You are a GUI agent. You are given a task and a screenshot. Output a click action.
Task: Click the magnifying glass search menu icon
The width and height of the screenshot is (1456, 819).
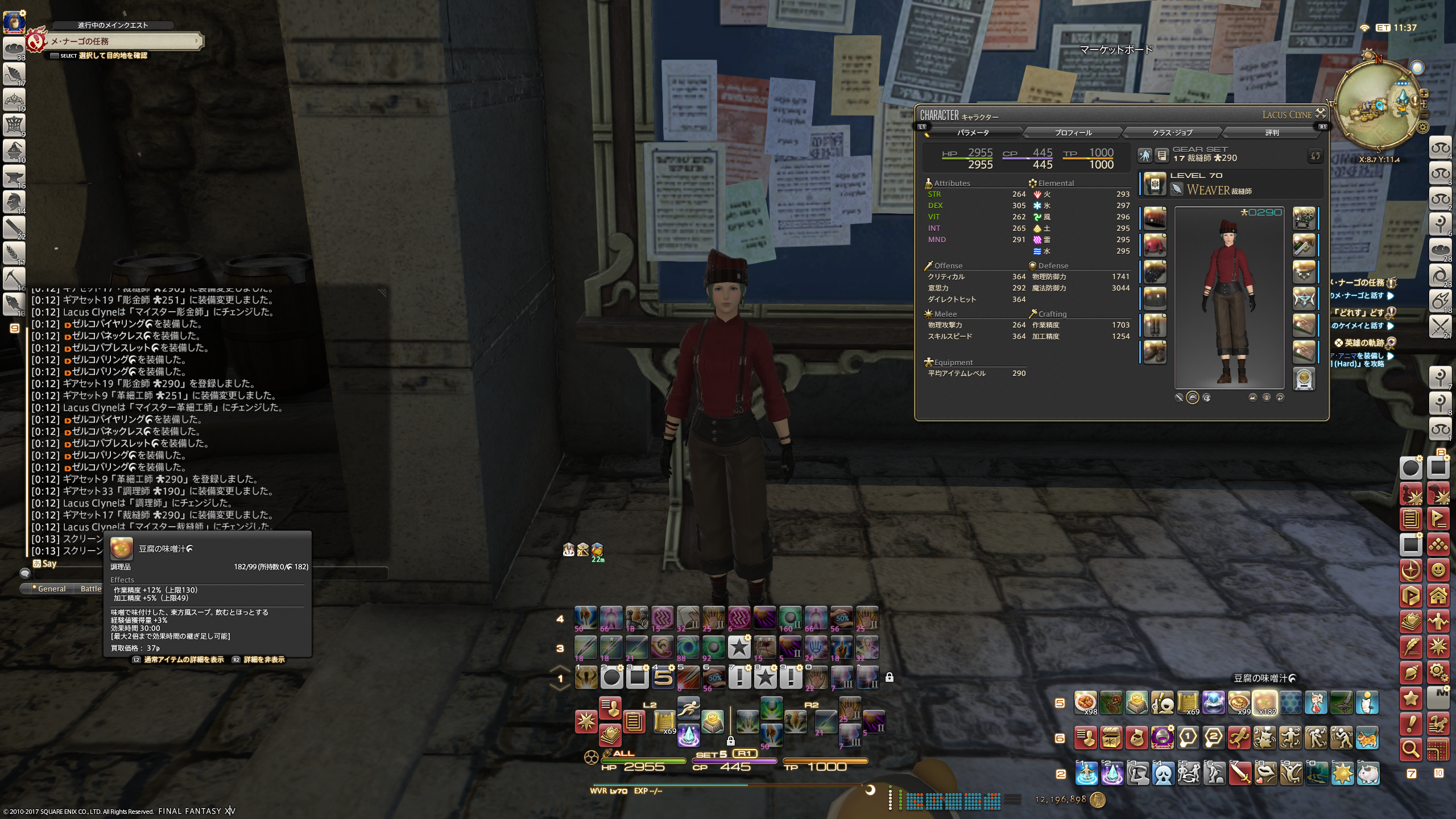[x=1410, y=750]
